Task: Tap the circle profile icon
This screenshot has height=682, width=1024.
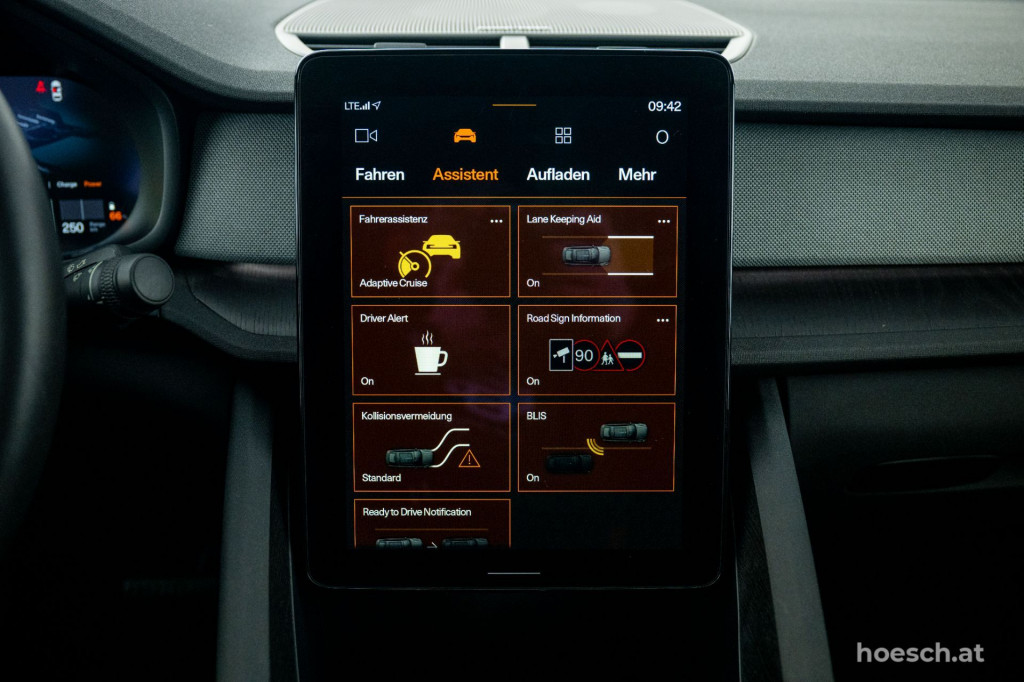Action: [661, 137]
